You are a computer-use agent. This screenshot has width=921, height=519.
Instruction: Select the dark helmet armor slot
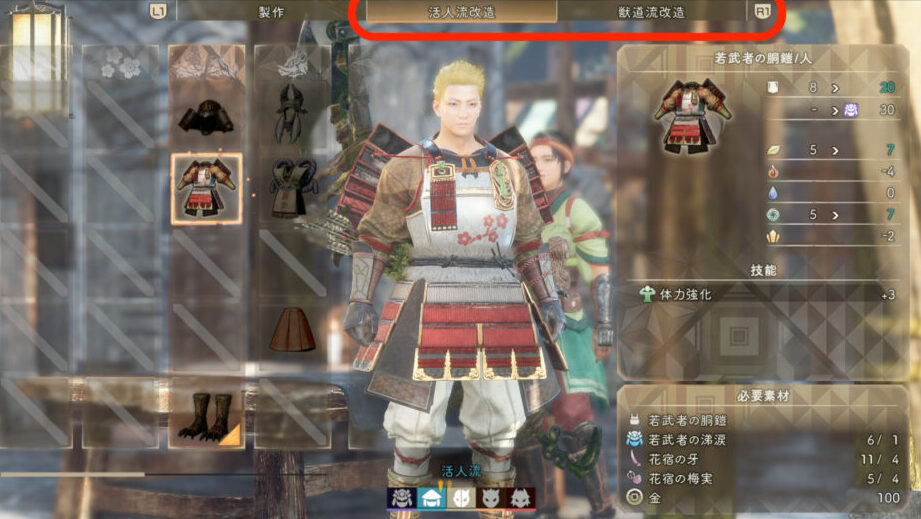tap(206, 117)
